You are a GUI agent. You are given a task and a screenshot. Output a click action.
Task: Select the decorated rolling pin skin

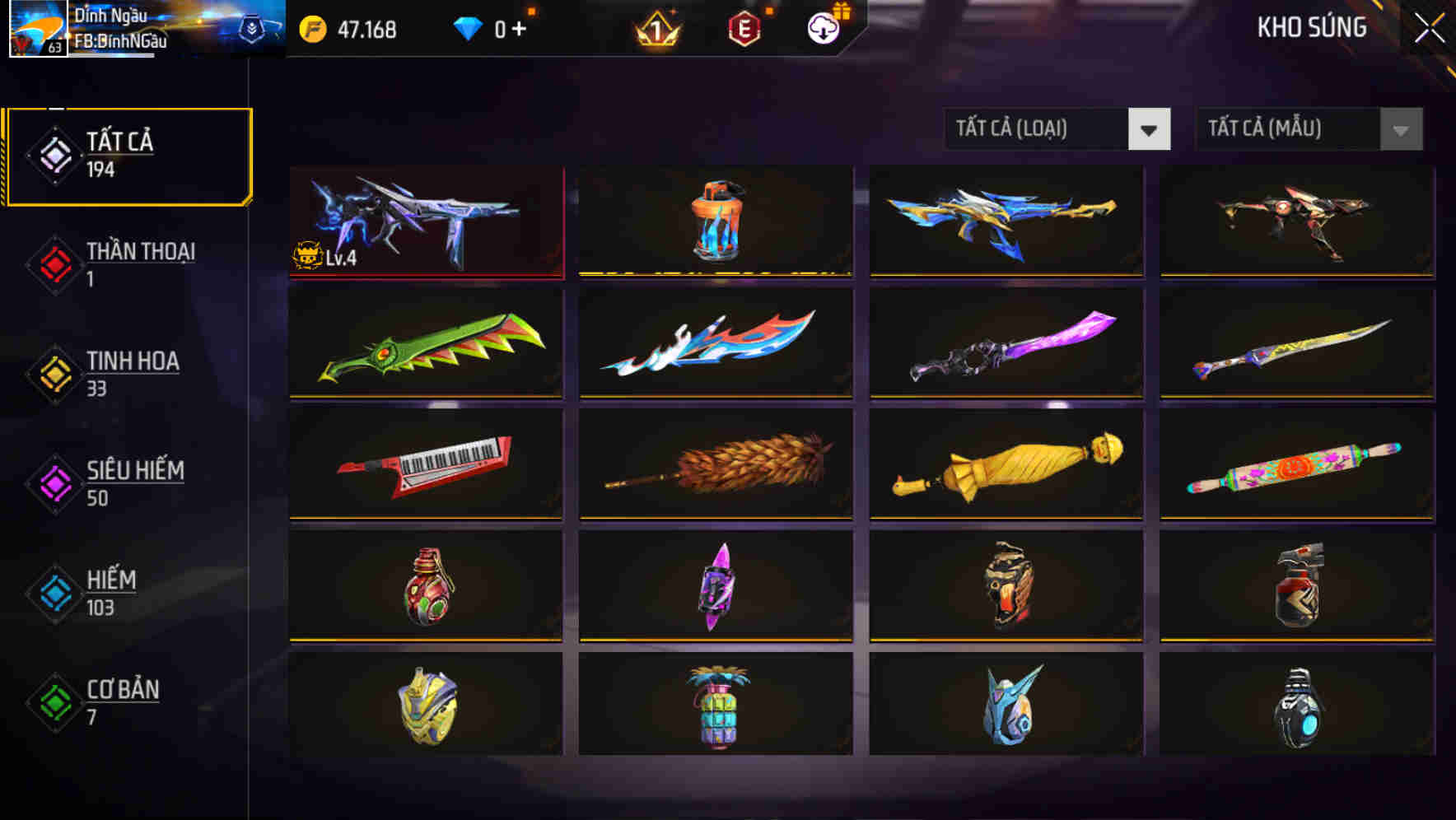pos(1295,466)
